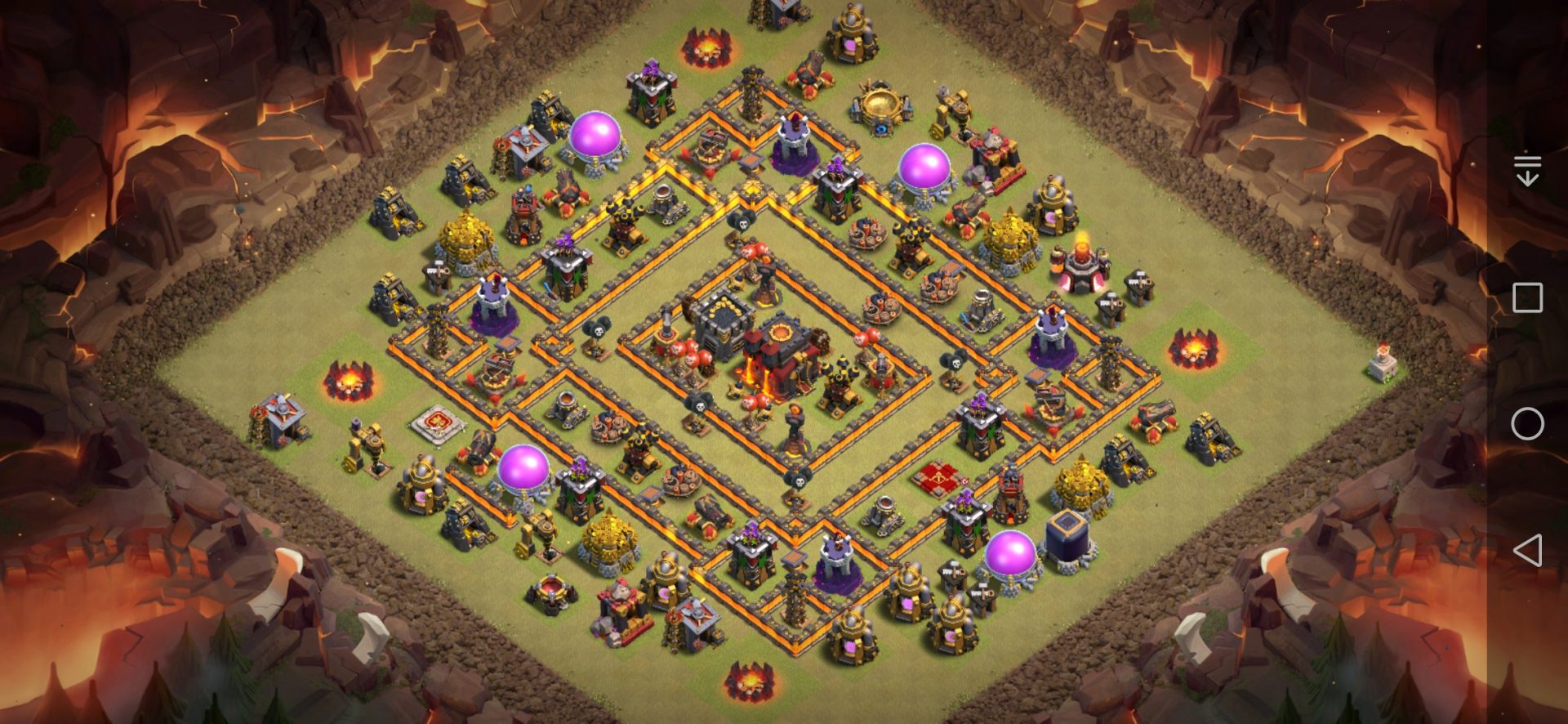Tap the Android back triangle button
The width and height of the screenshot is (1568, 724).
coord(1527,551)
